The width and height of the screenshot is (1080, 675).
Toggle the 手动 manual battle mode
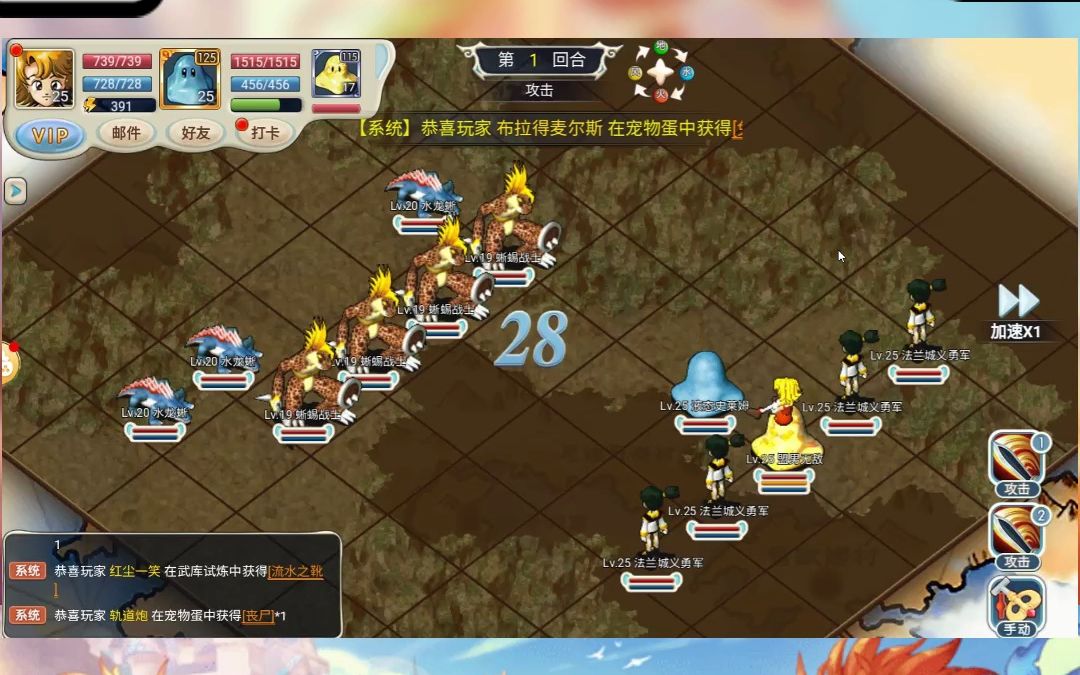point(1017,606)
